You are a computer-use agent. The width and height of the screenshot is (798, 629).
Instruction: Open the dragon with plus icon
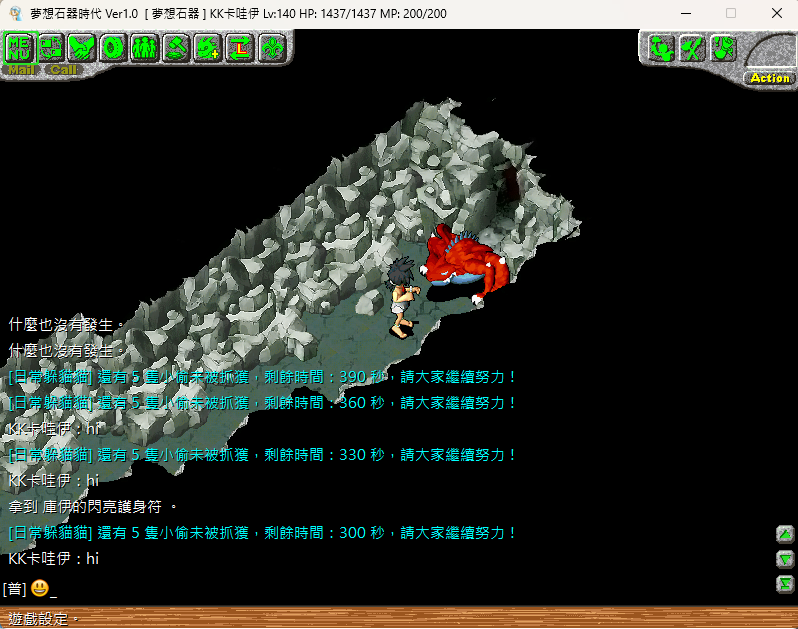207,47
